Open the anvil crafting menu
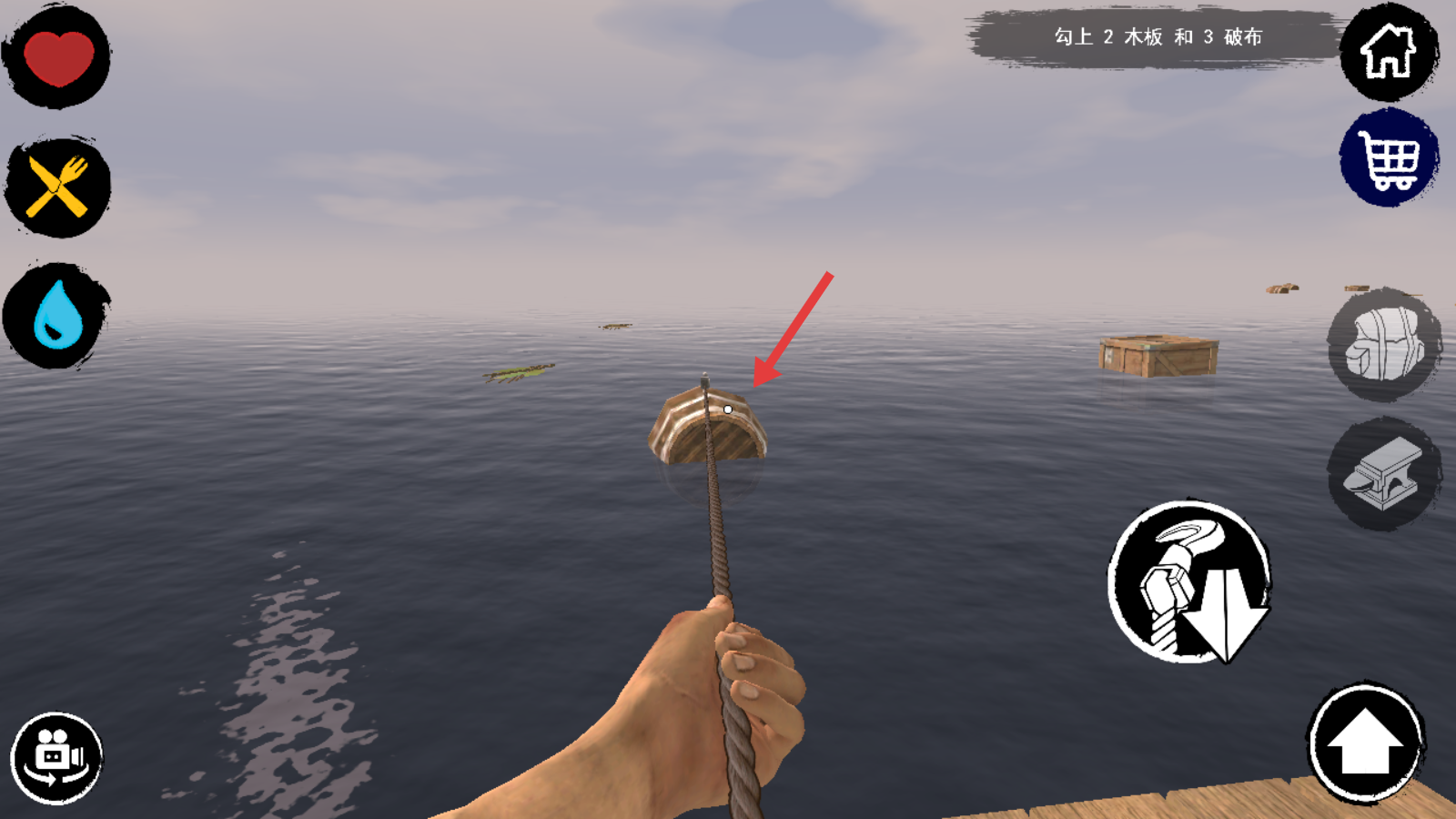The image size is (1456, 819). point(1384,474)
